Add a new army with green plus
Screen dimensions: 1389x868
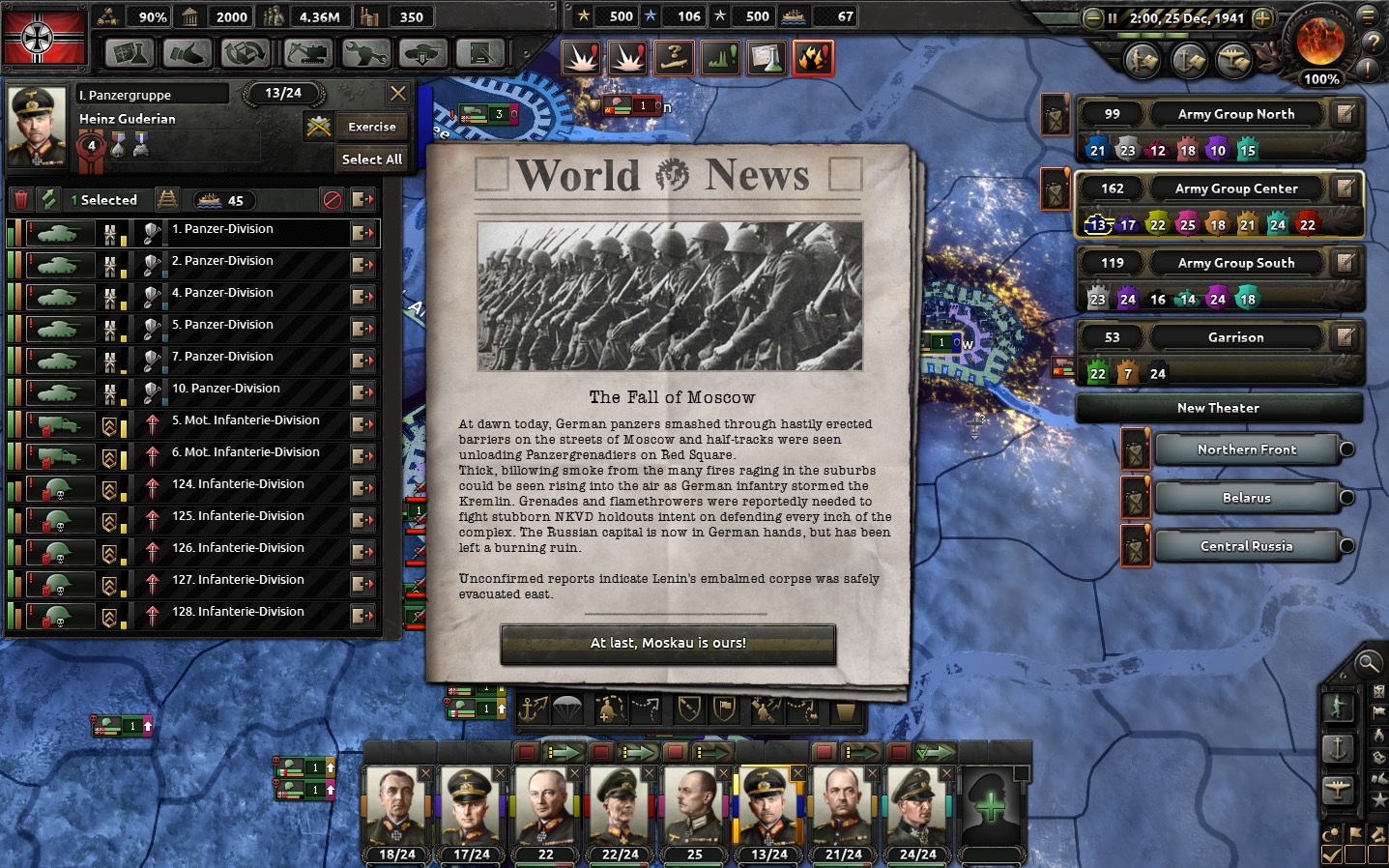click(x=991, y=805)
